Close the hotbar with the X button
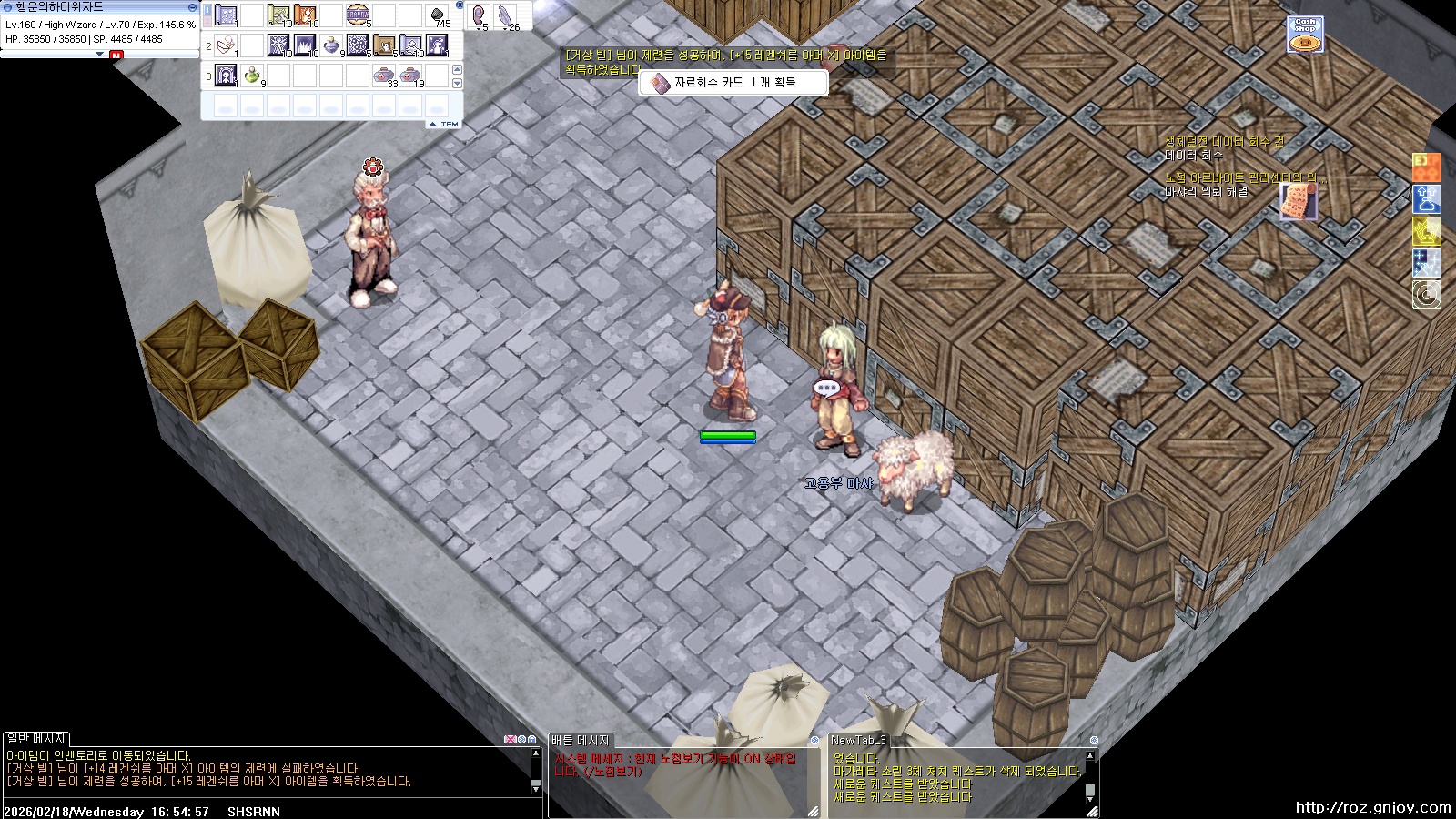 click(x=460, y=5)
